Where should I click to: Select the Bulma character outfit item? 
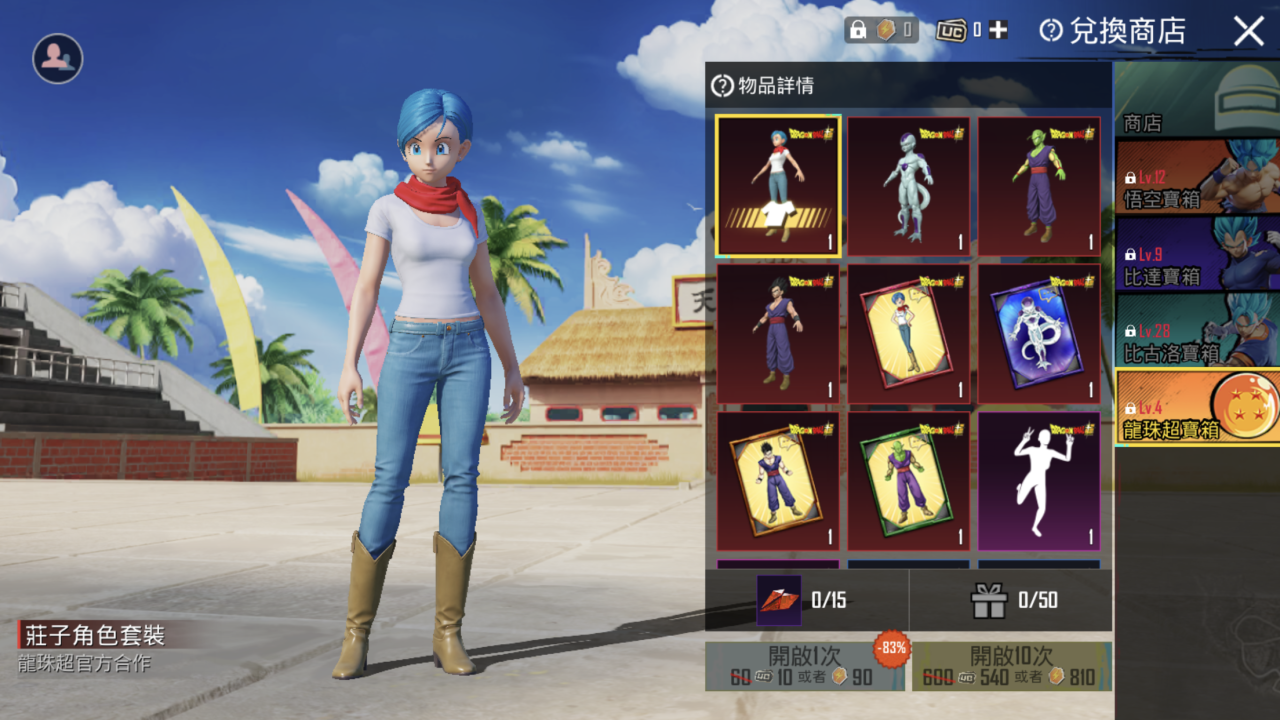click(778, 186)
